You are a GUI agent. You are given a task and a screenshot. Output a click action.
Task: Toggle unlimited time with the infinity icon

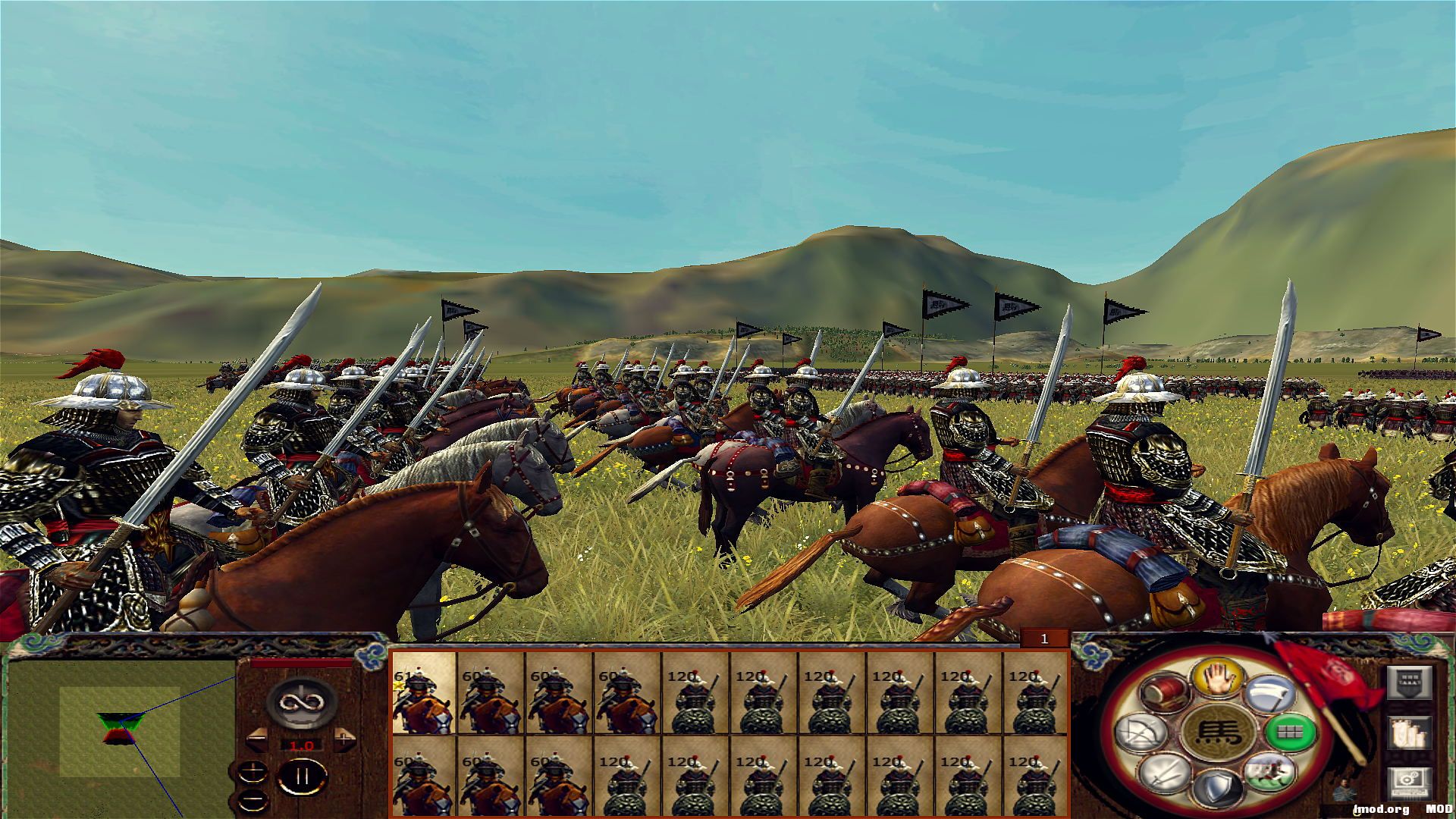click(x=300, y=701)
